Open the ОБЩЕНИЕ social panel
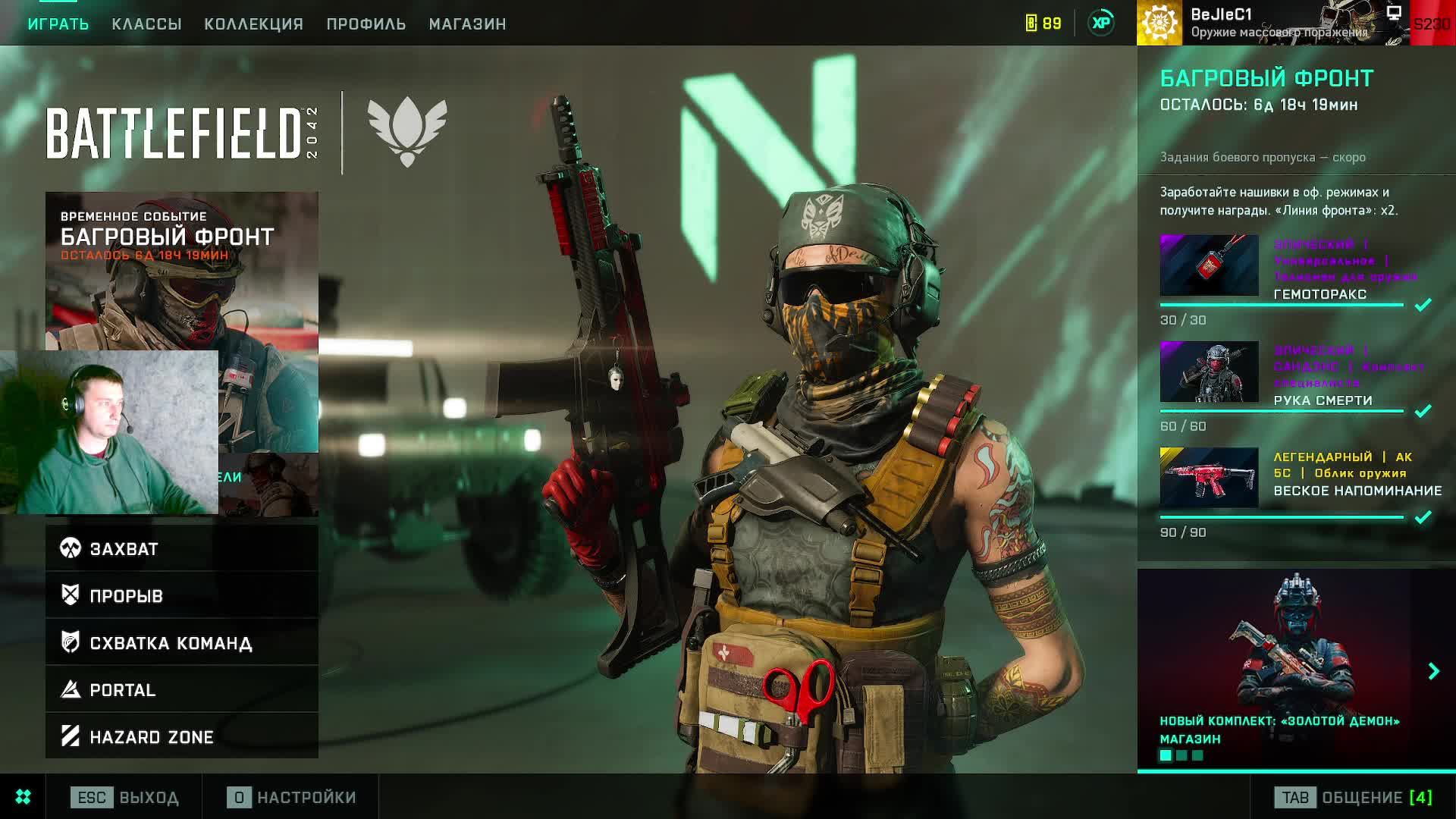The height and width of the screenshot is (819, 1456). [x=1354, y=797]
